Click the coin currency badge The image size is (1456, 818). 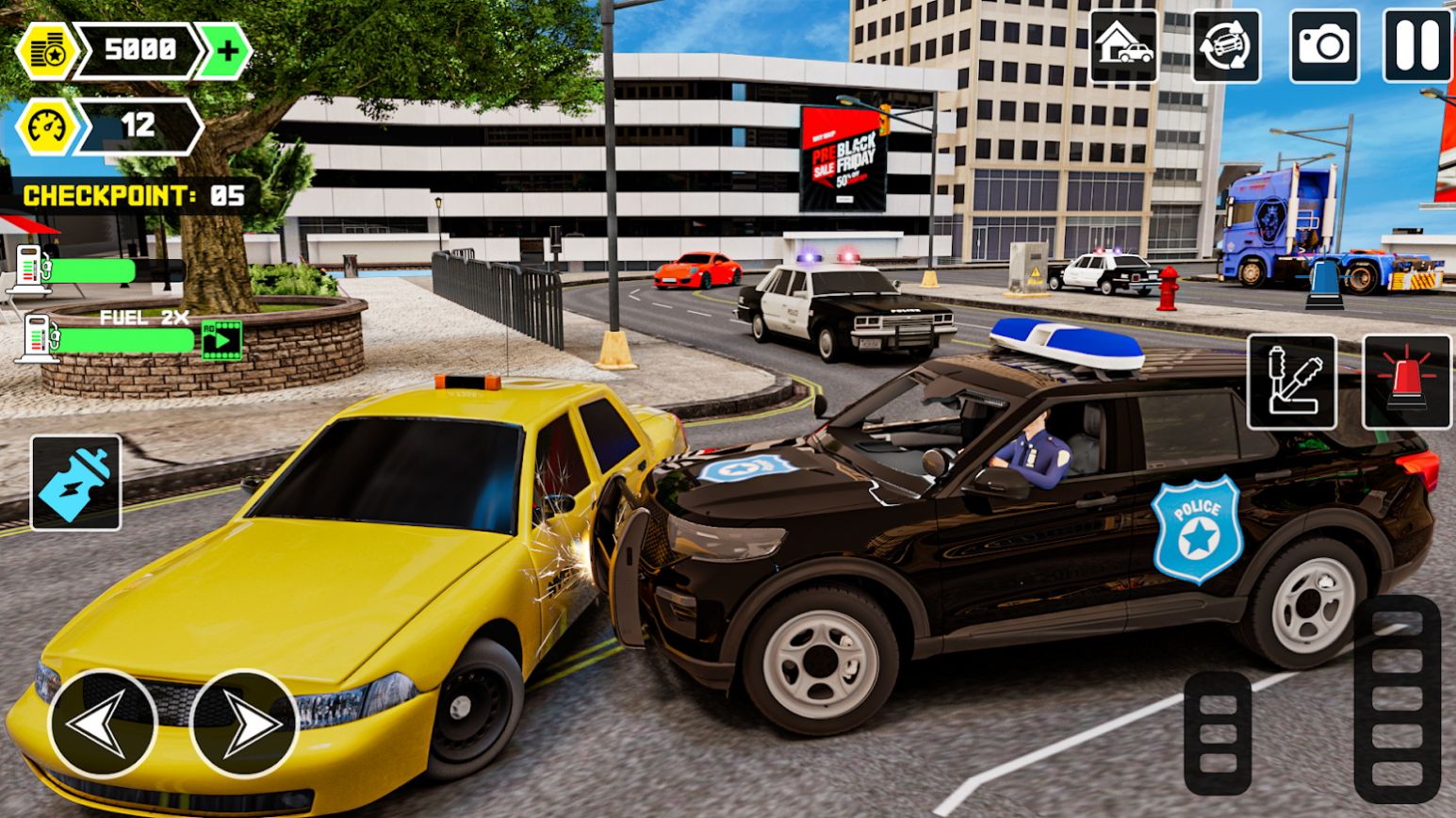pos(49,49)
